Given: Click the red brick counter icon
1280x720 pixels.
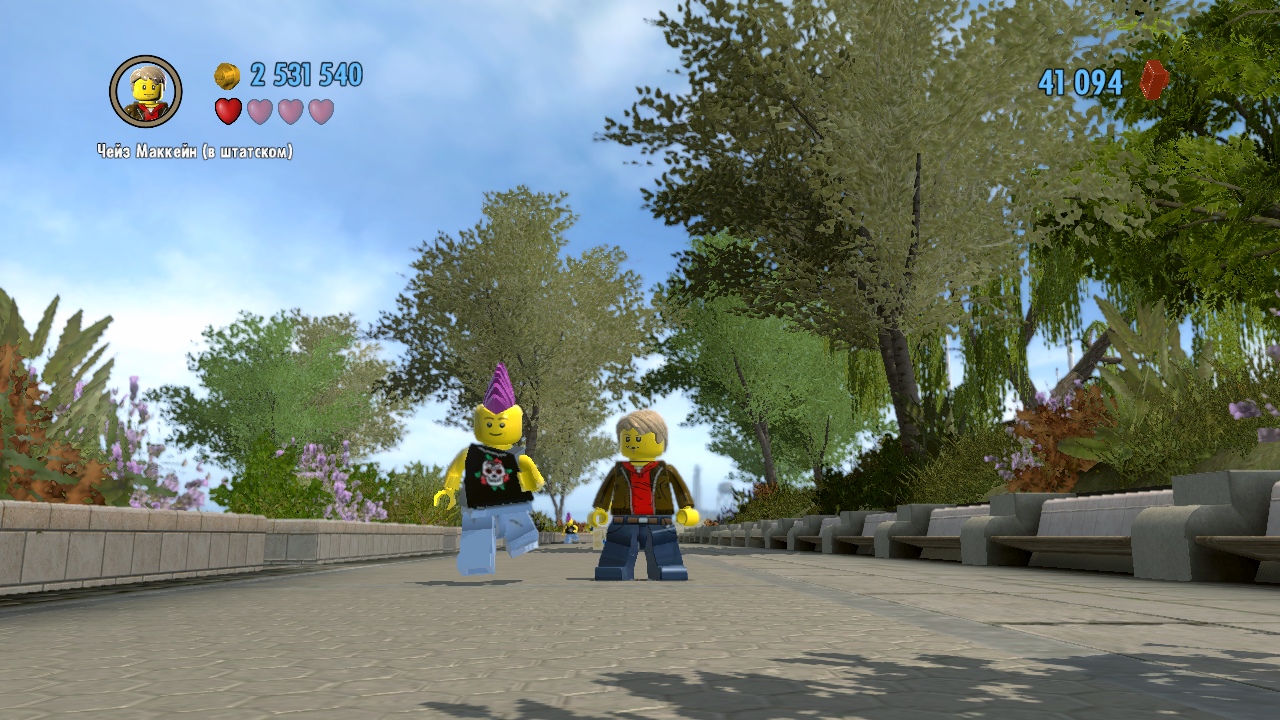Looking at the screenshot, I should pos(1154,81).
